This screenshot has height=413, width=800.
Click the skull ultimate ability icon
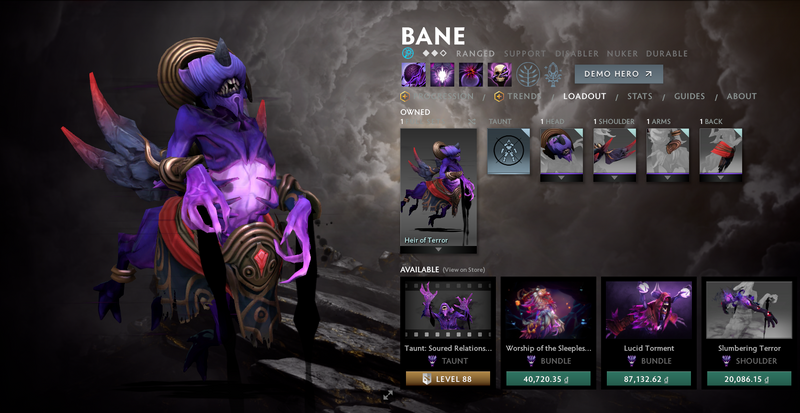(499, 74)
